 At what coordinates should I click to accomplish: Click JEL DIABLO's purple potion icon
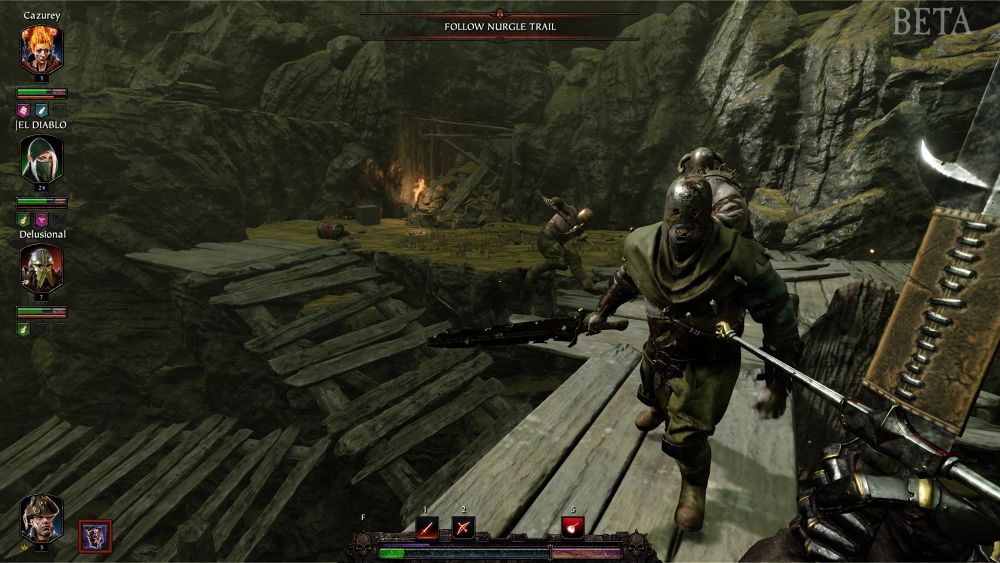pos(41,219)
